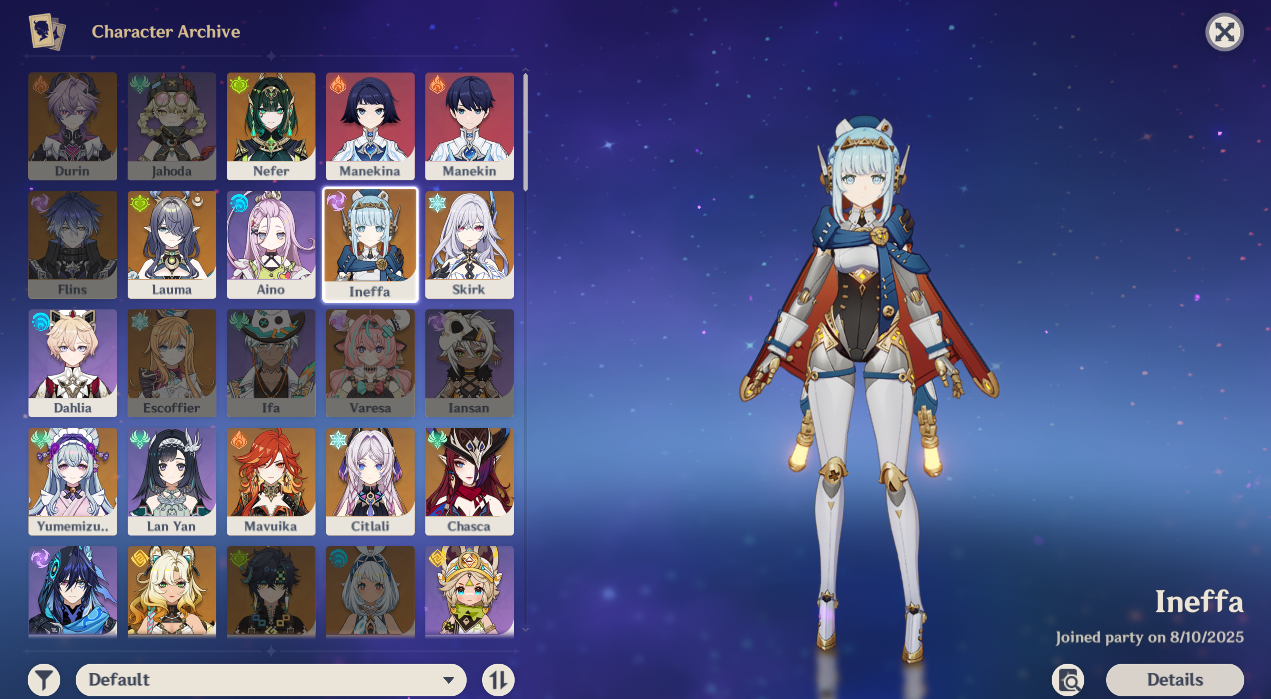The width and height of the screenshot is (1271, 699).
Task: Open the Default sort dropdown
Action: pyautogui.click(x=271, y=680)
